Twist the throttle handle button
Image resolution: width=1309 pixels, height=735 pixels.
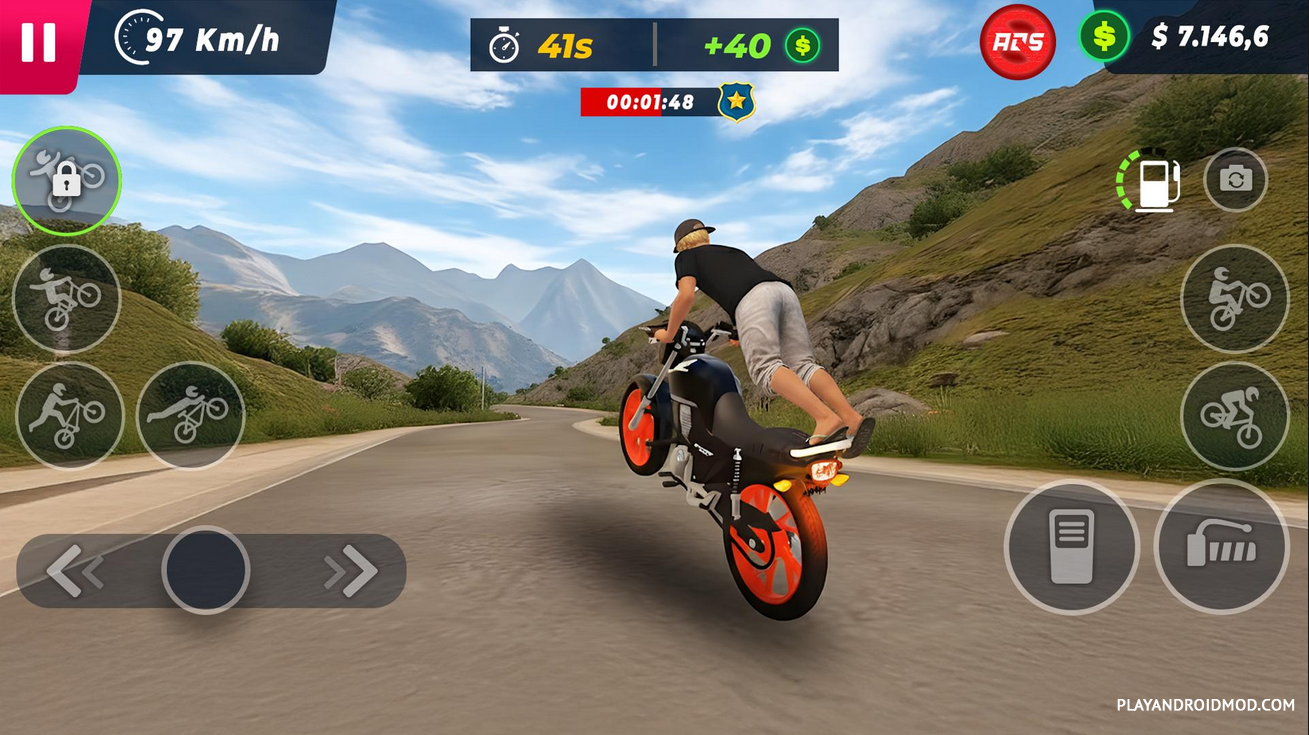tap(1221, 547)
